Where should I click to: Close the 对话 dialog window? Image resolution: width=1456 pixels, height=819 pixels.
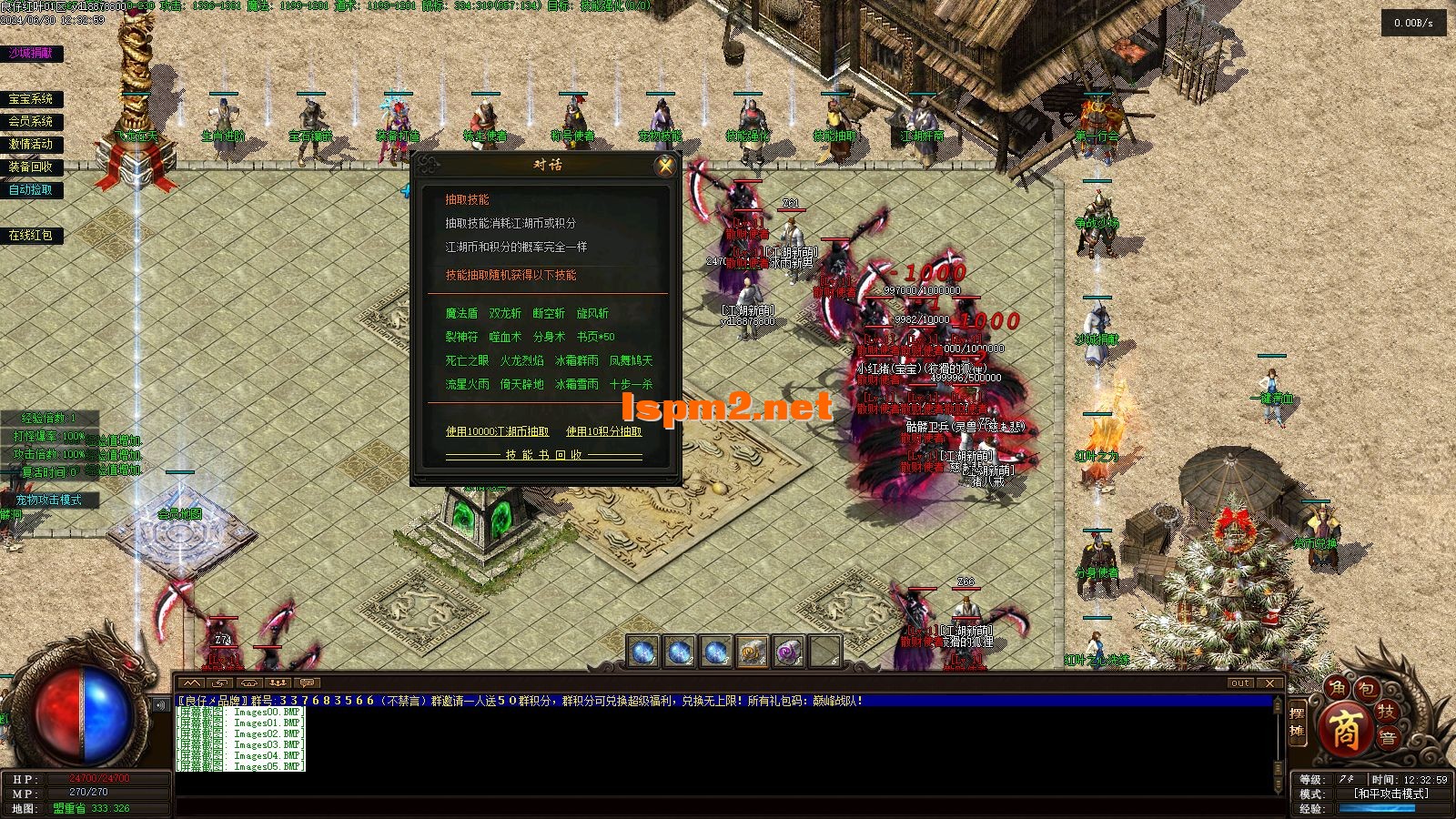(665, 166)
